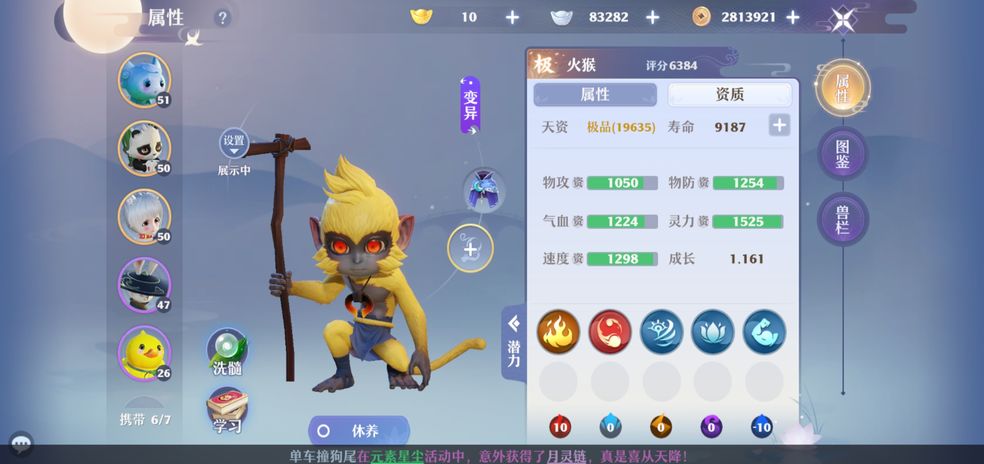The height and width of the screenshot is (464, 984).
Task: Open the 变异 mutation banner
Action: pyautogui.click(x=470, y=105)
